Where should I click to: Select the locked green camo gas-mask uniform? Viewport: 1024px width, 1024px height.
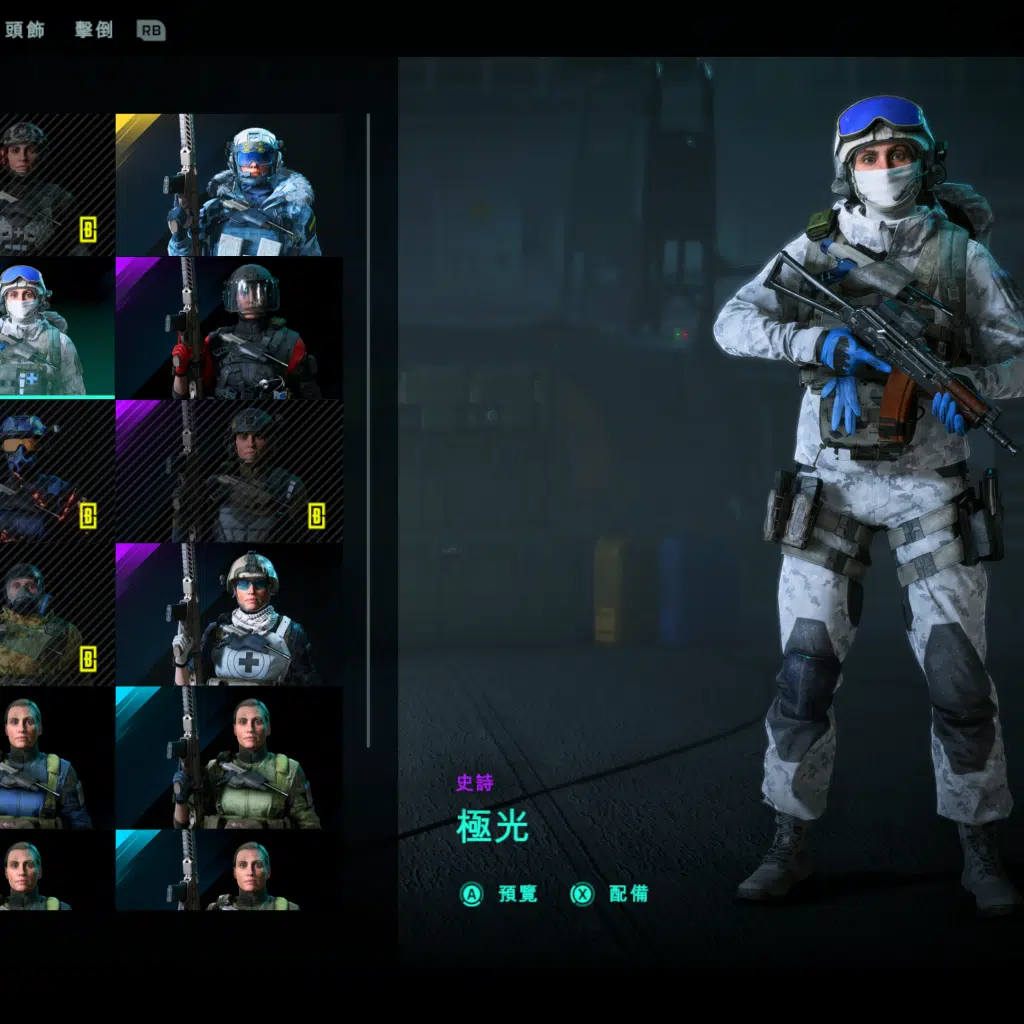50,614
